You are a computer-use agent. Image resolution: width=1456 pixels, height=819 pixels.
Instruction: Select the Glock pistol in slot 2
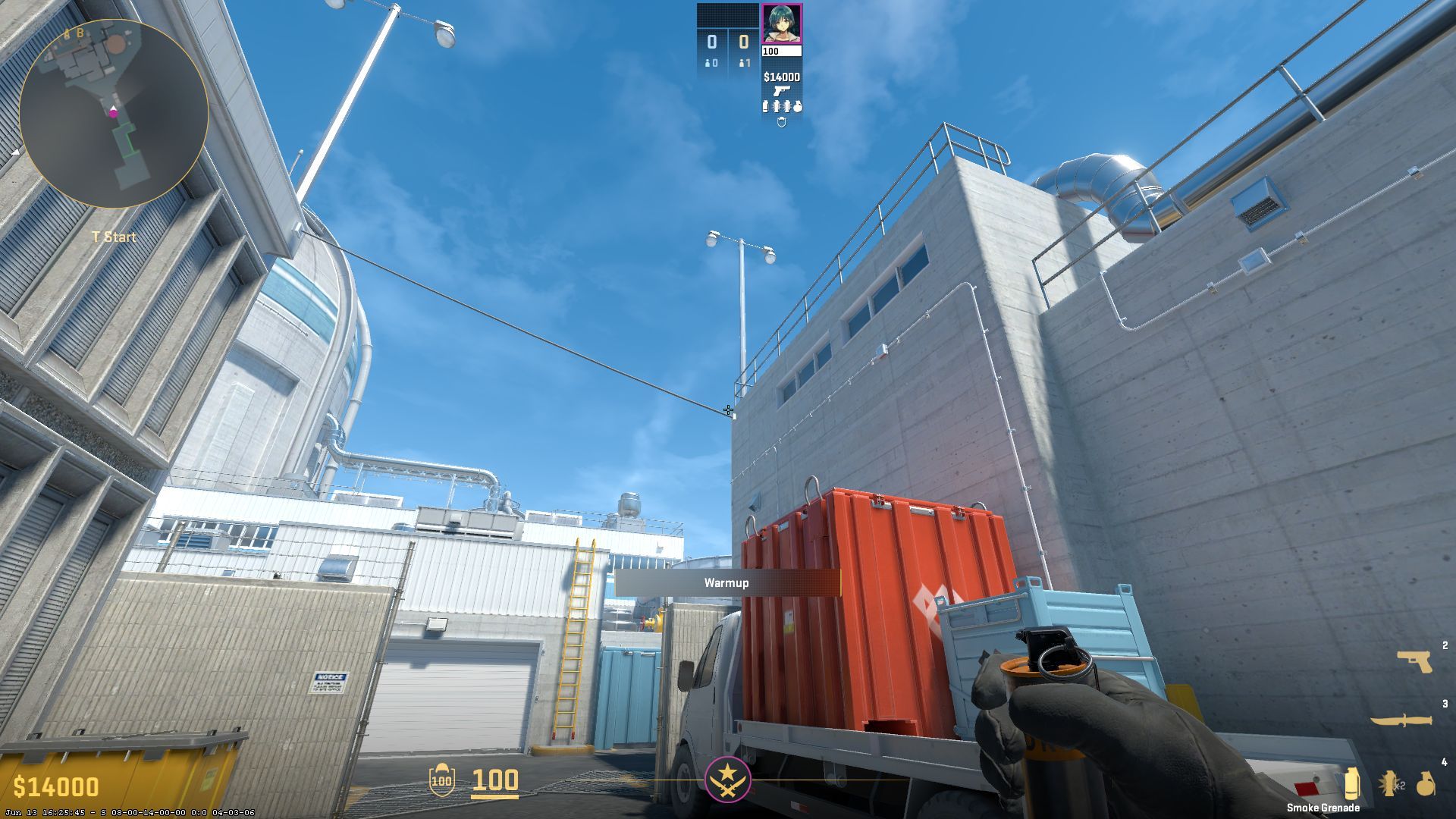[1415, 662]
